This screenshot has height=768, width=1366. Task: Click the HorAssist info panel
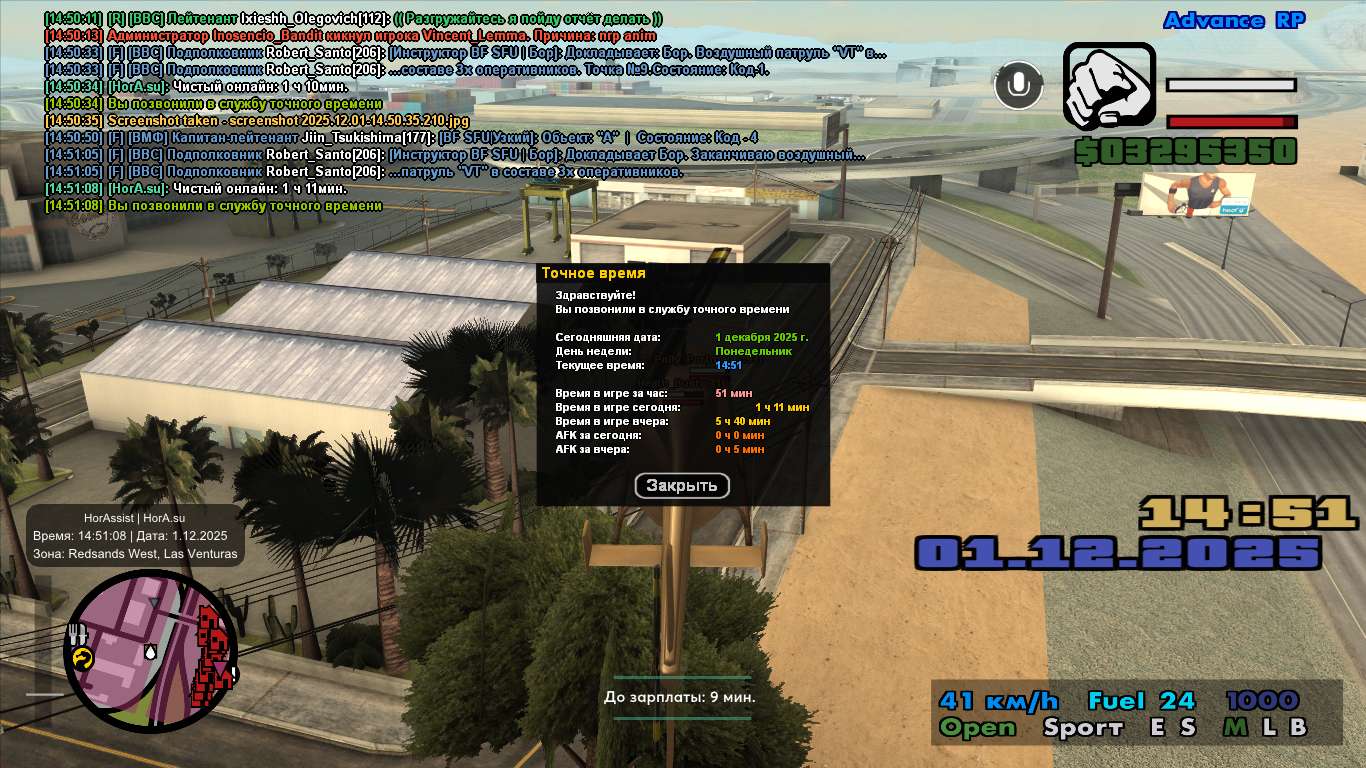[x=135, y=535]
